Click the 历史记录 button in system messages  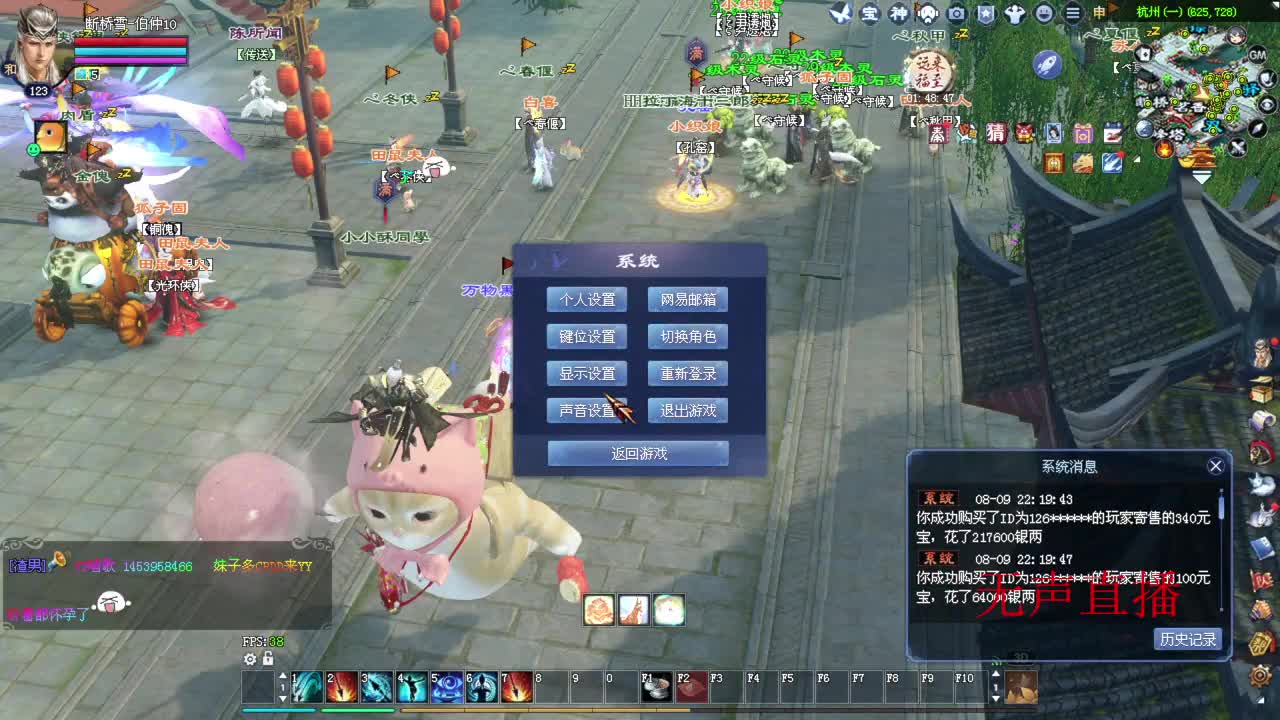coord(1188,639)
